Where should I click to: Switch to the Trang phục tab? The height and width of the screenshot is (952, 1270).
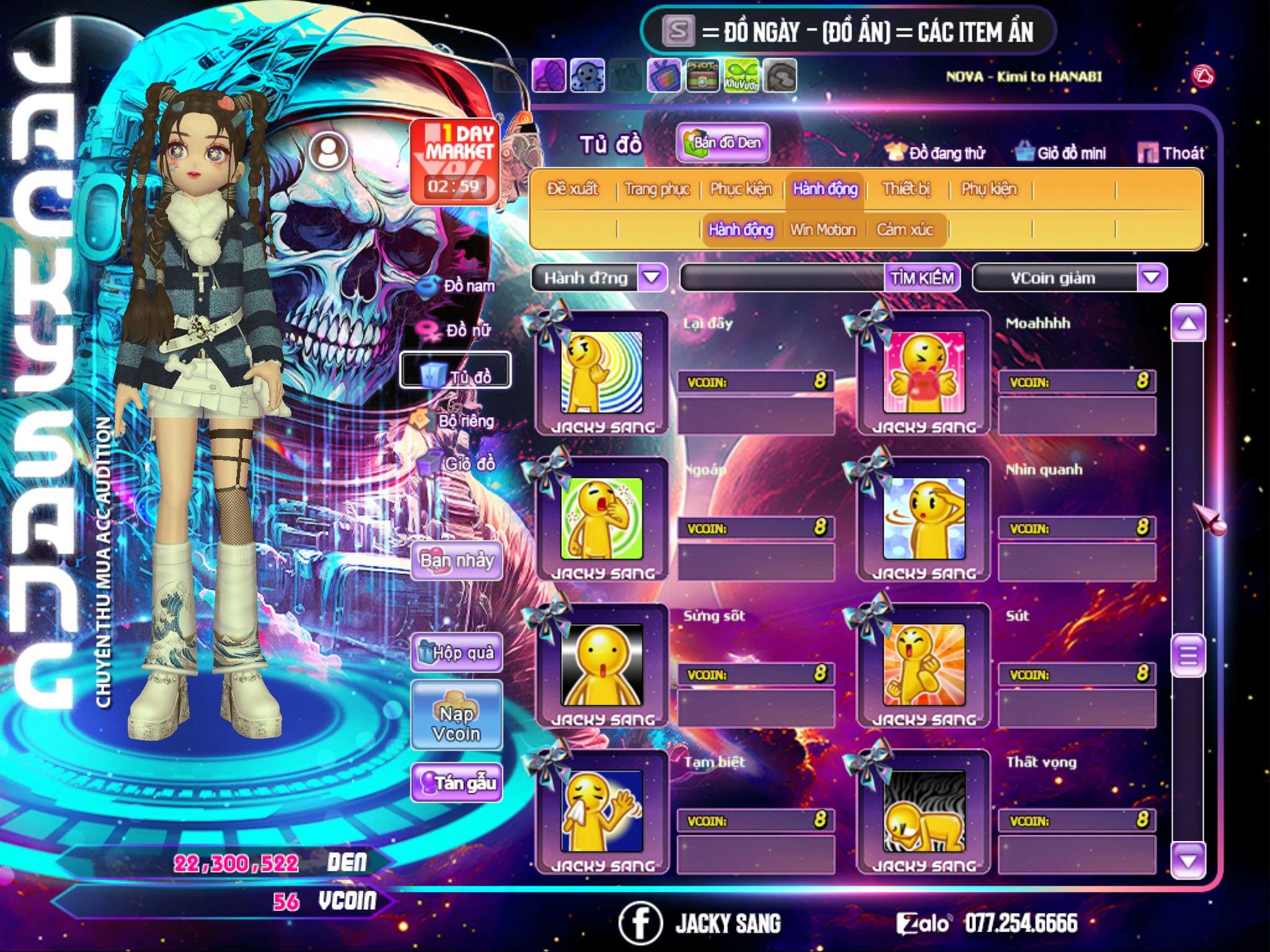click(x=657, y=189)
